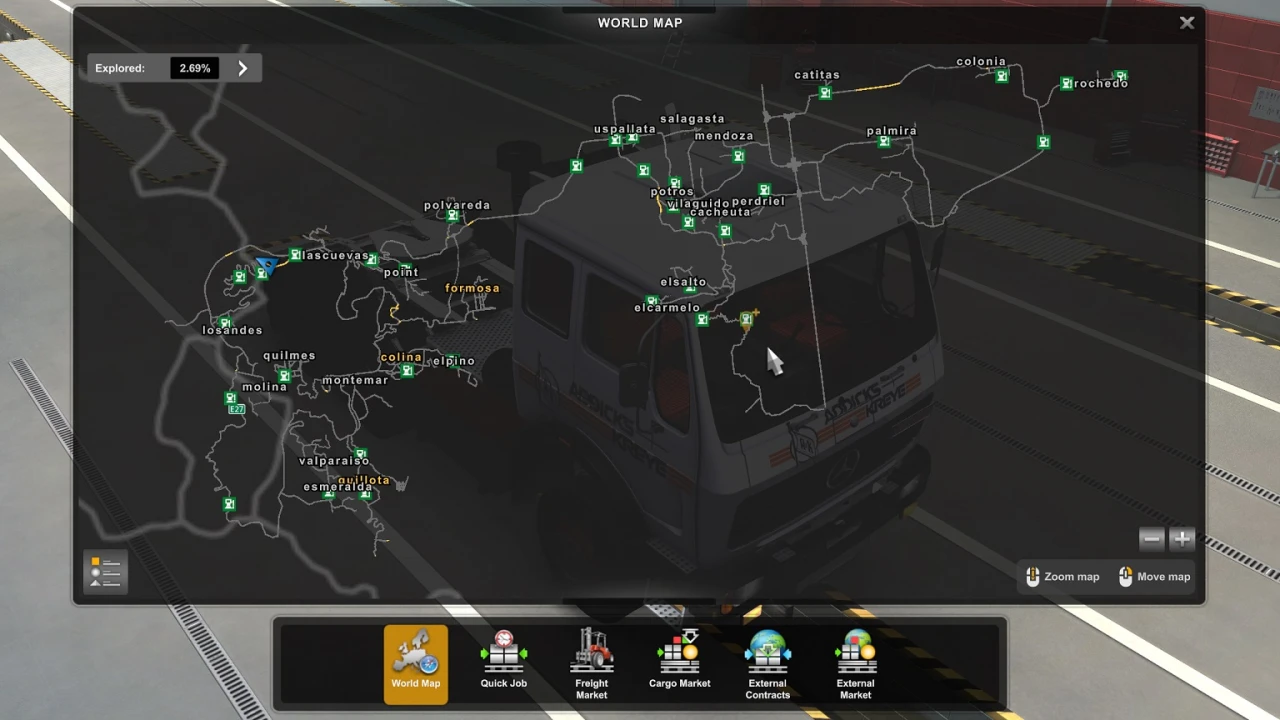Click the Valparaiso city label on map
Image resolution: width=1280 pixels, height=720 pixels.
pyautogui.click(x=334, y=461)
